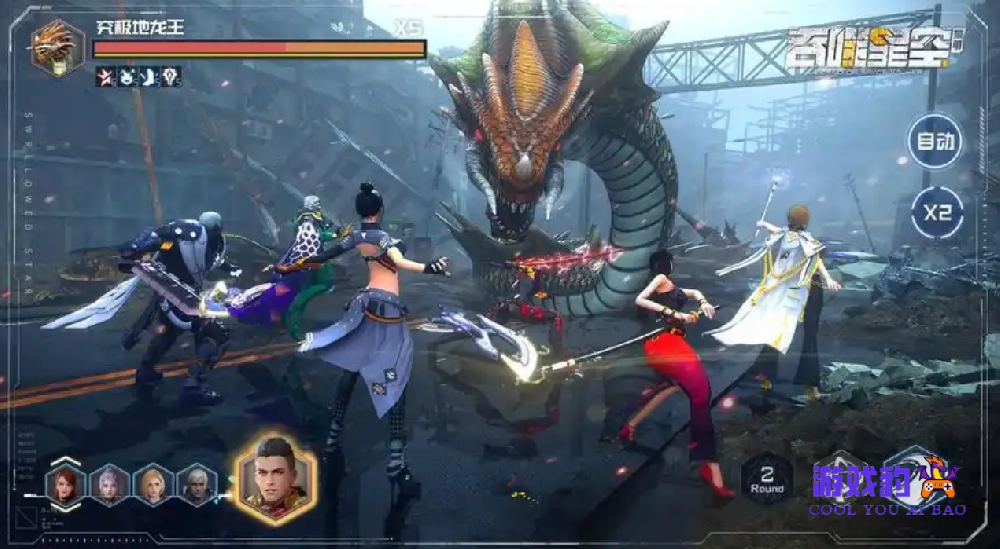The height and width of the screenshot is (549, 1000).
Task: Change battle speed with the X2 button
Action: 937,214
